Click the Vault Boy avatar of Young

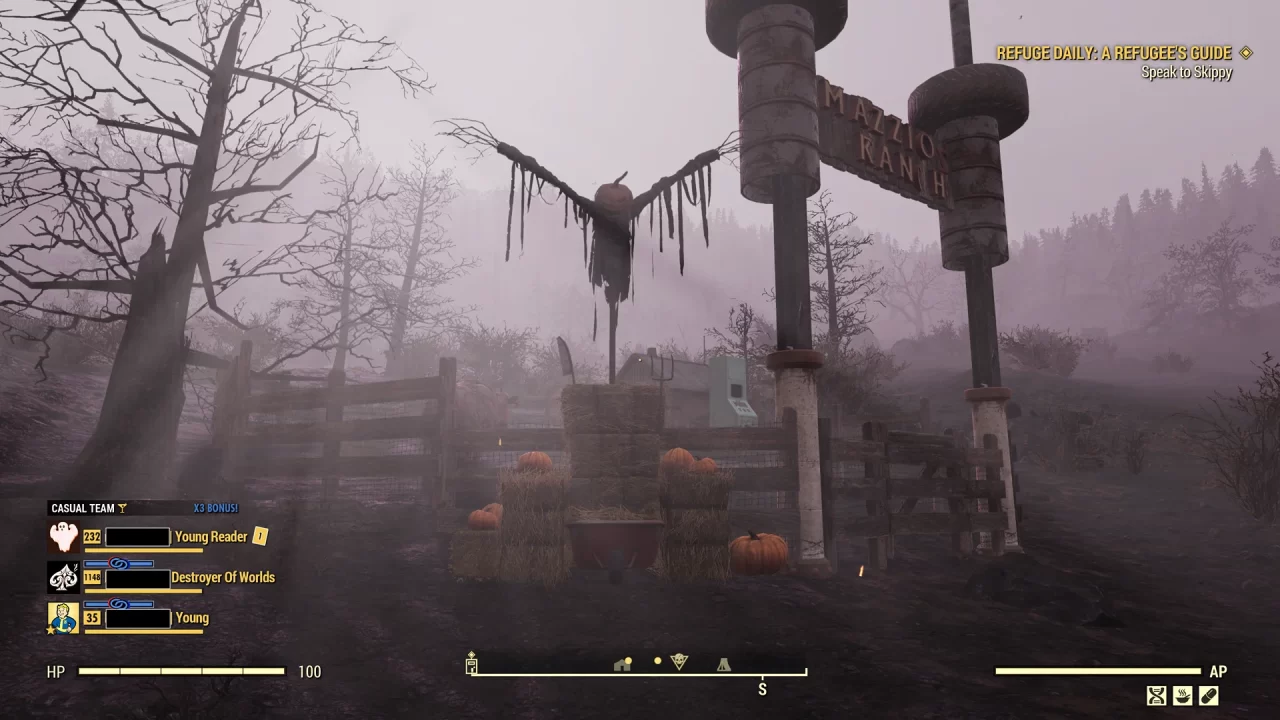(63, 618)
